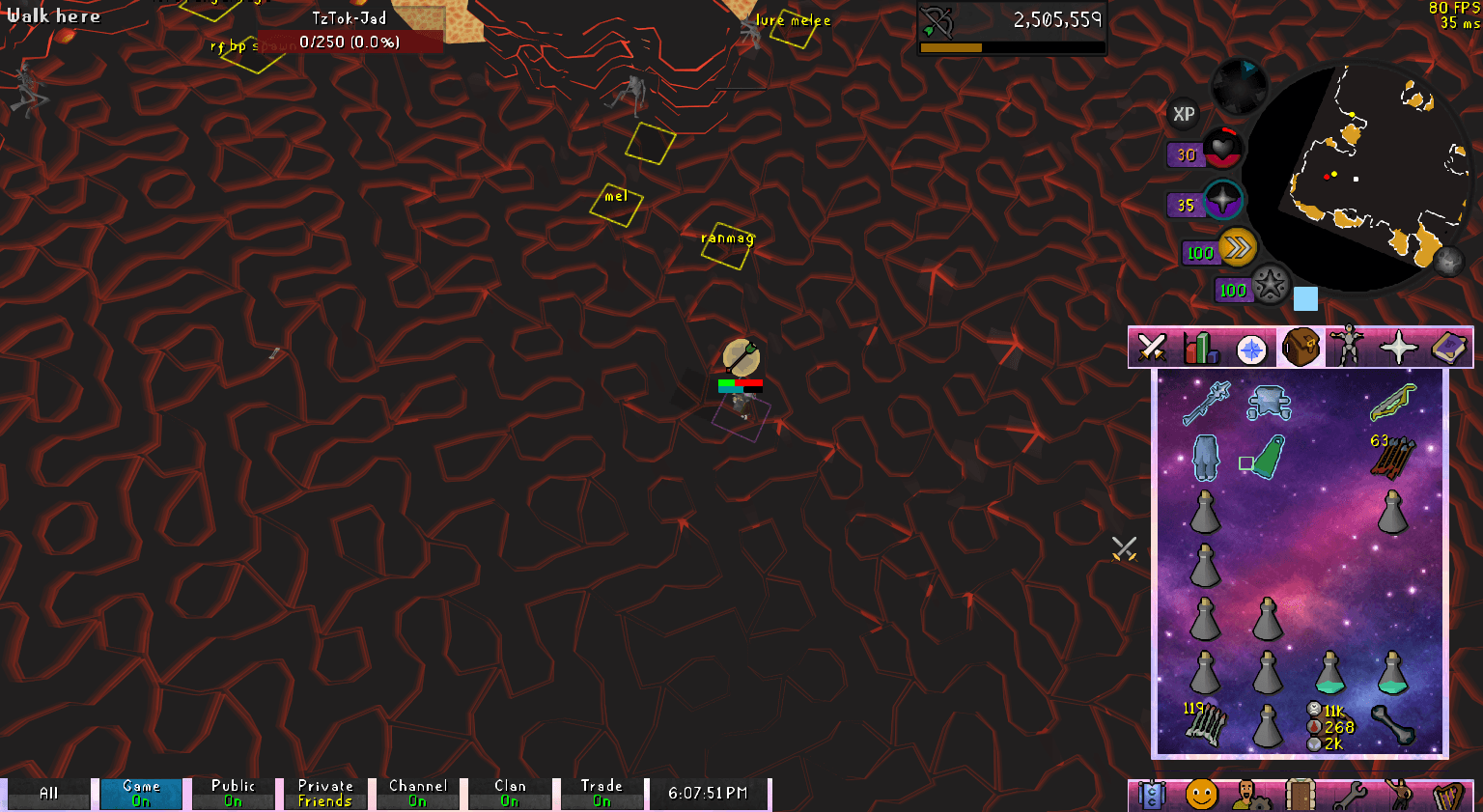Open the Combat Options tab
Image resolution: width=1483 pixels, height=812 pixels.
pos(1151,347)
